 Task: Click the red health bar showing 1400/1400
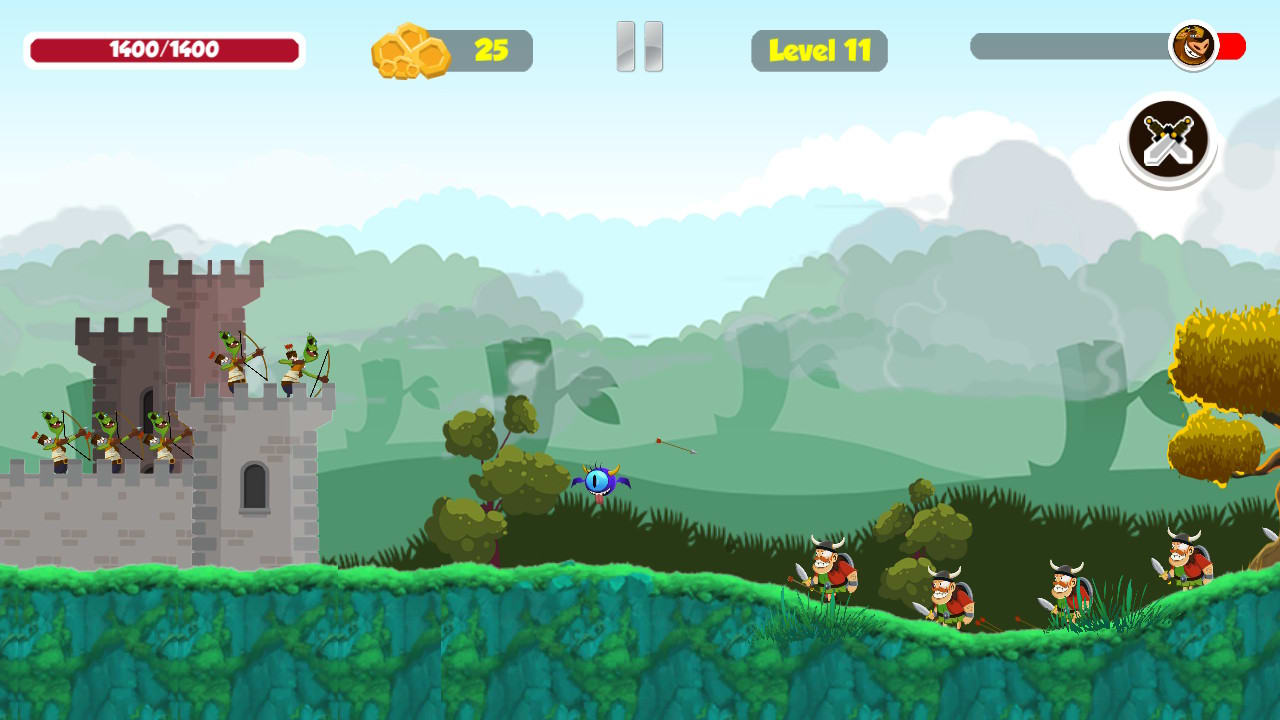coord(165,47)
